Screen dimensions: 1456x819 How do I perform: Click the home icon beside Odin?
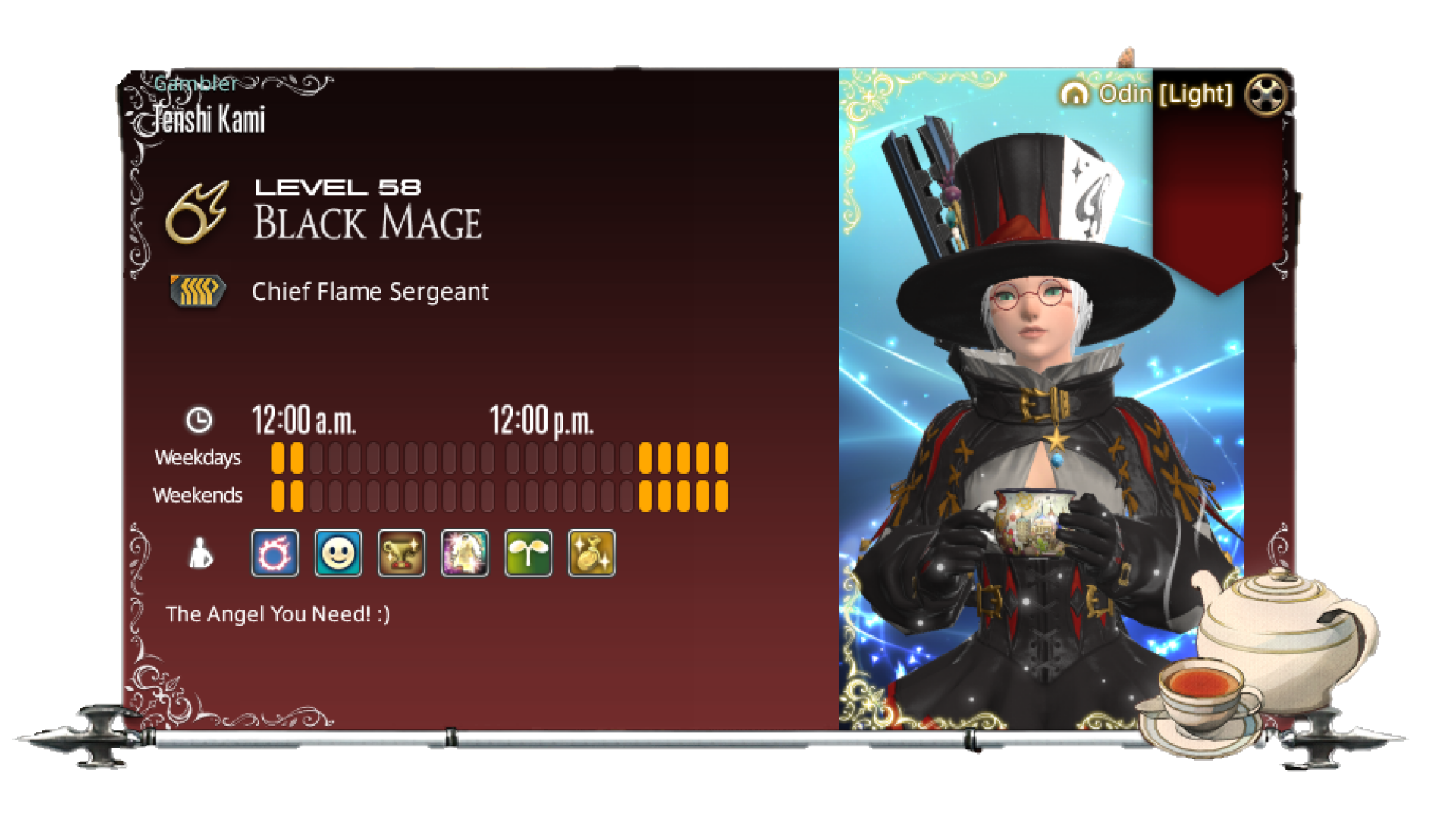[1075, 94]
